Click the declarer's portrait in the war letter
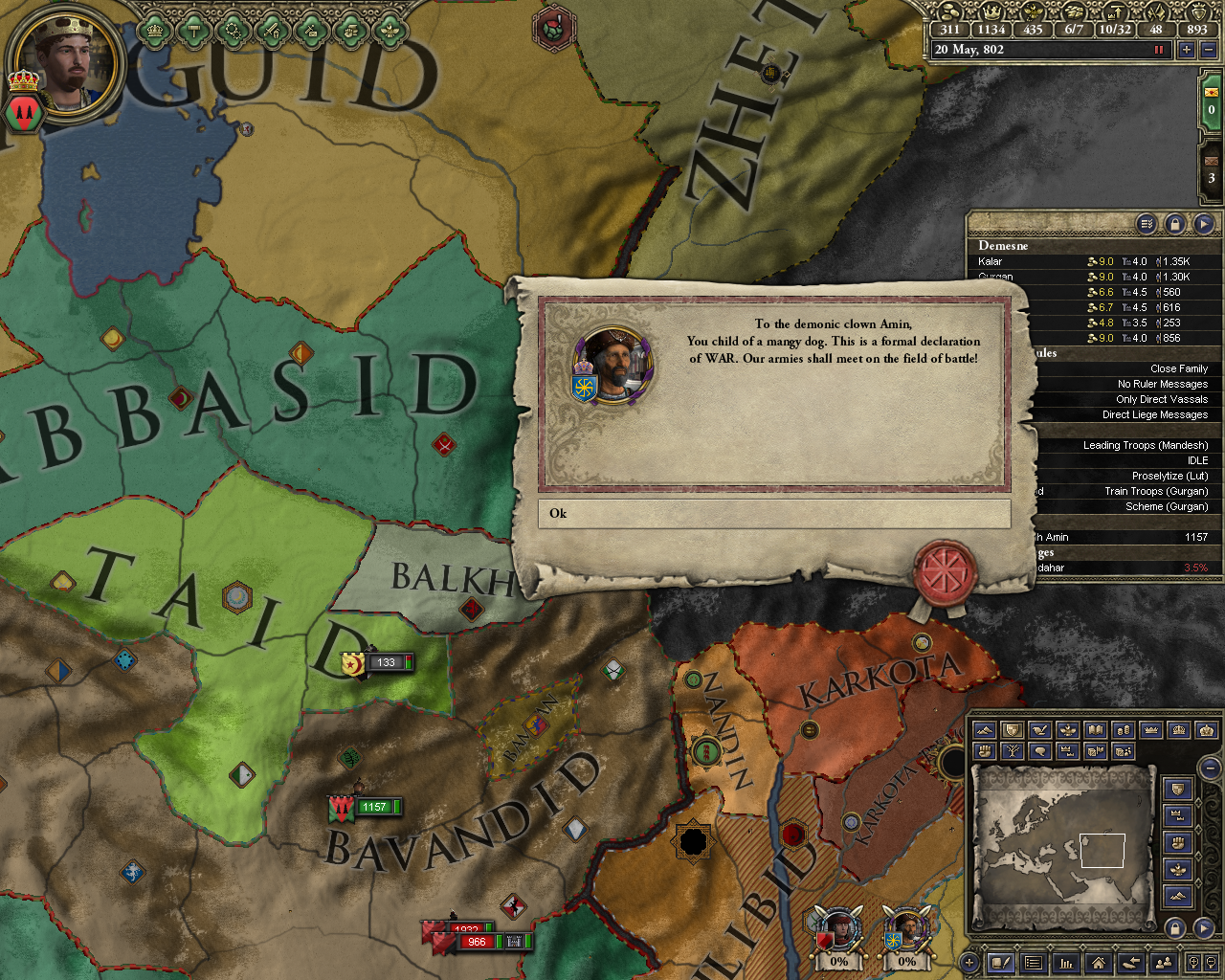This screenshot has width=1225, height=980. 612,365
